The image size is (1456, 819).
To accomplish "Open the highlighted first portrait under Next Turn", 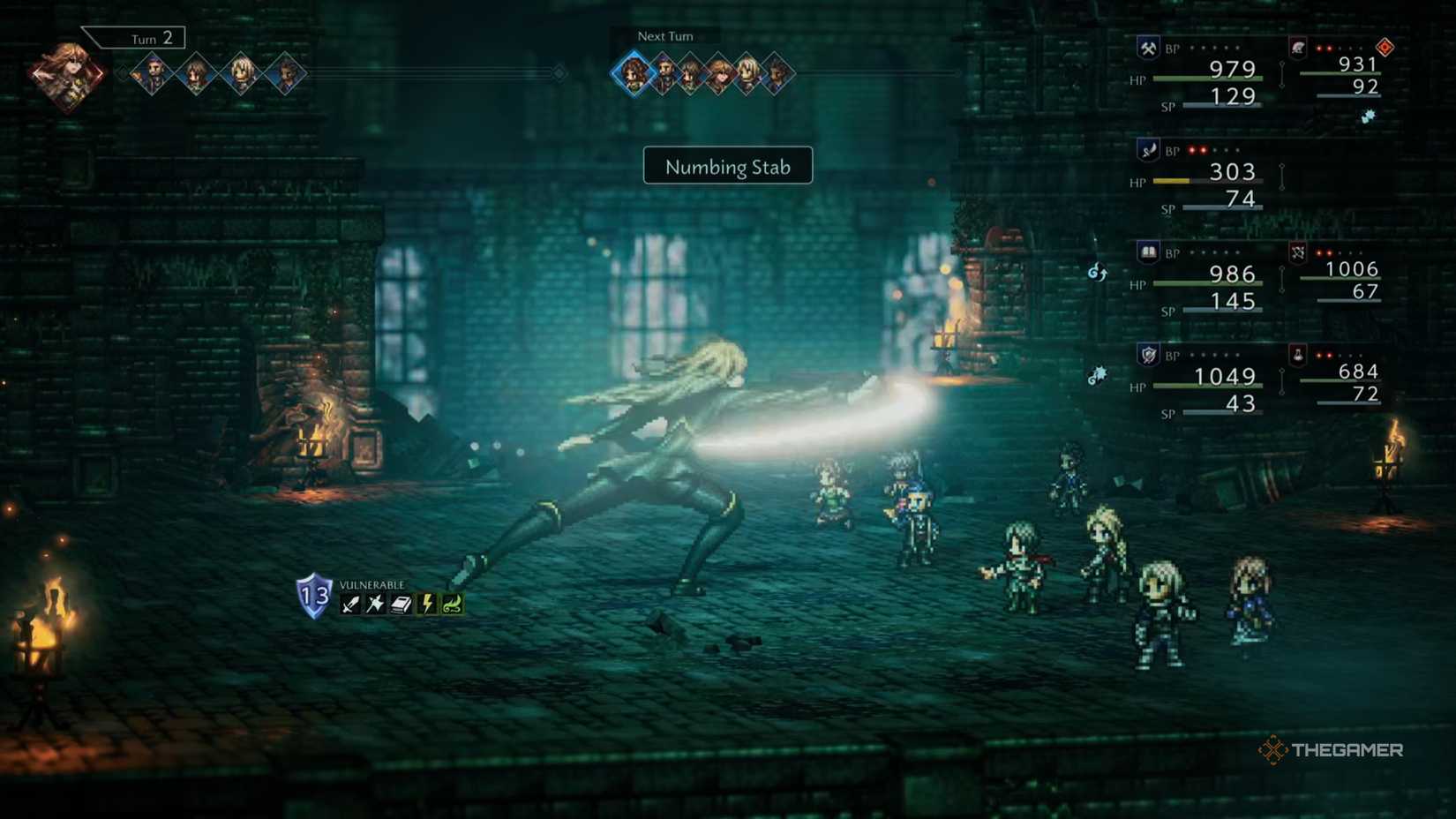I will (x=632, y=72).
